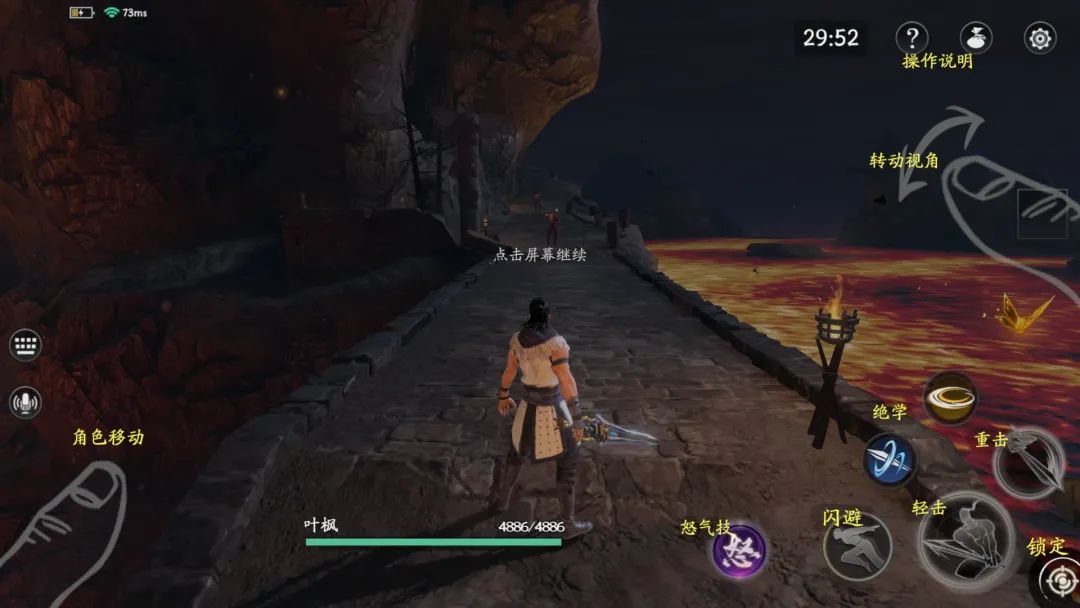Use the bowl consumable item
The width and height of the screenshot is (1080, 608).
pyautogui.click(x=950, y=398)
